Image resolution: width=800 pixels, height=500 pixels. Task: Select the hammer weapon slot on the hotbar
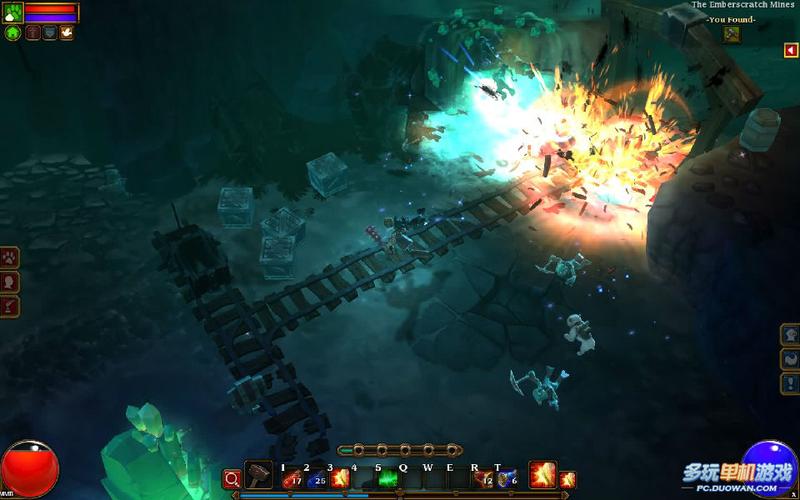258,476
